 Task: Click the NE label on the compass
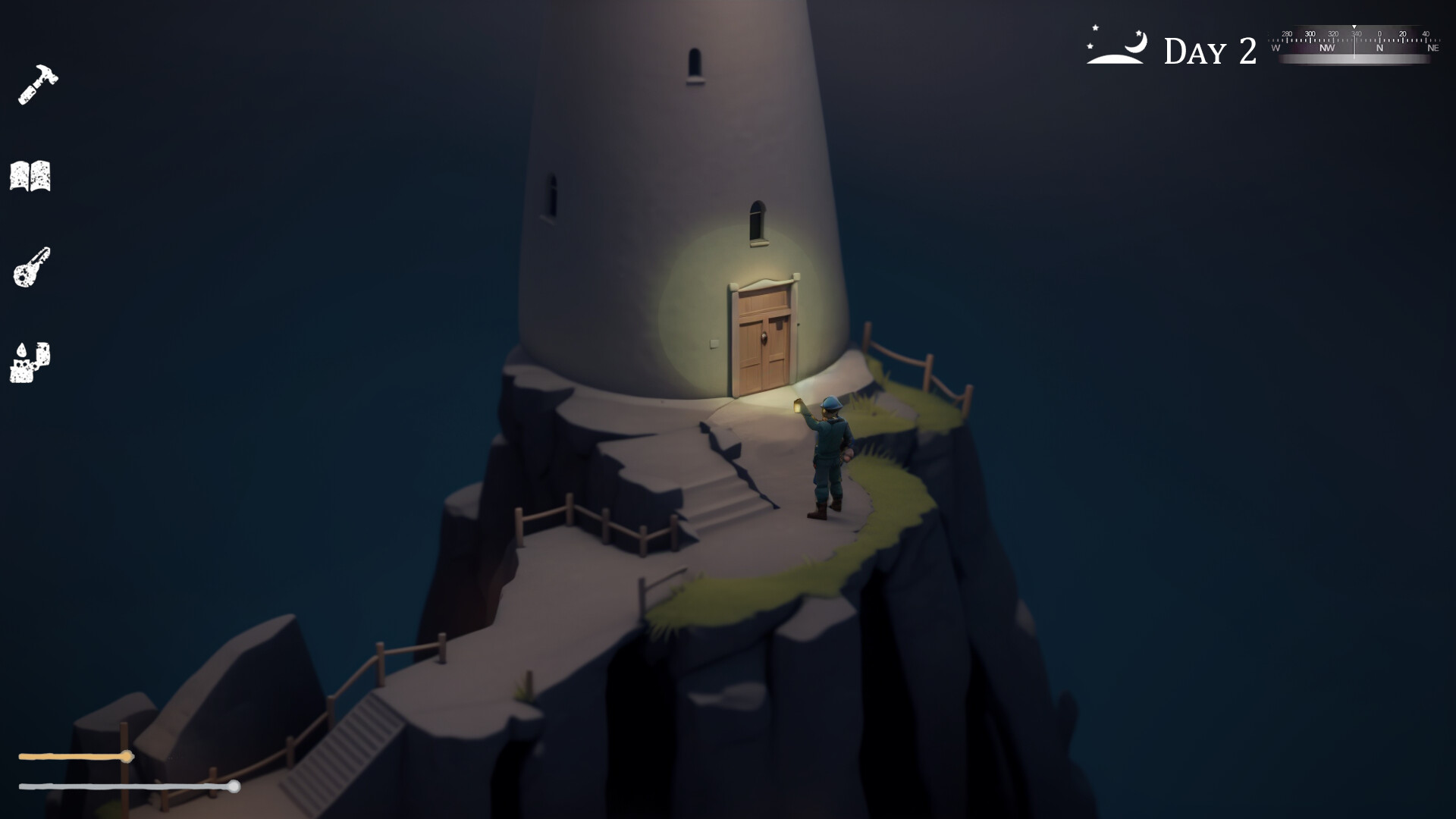click(1435, 48)
